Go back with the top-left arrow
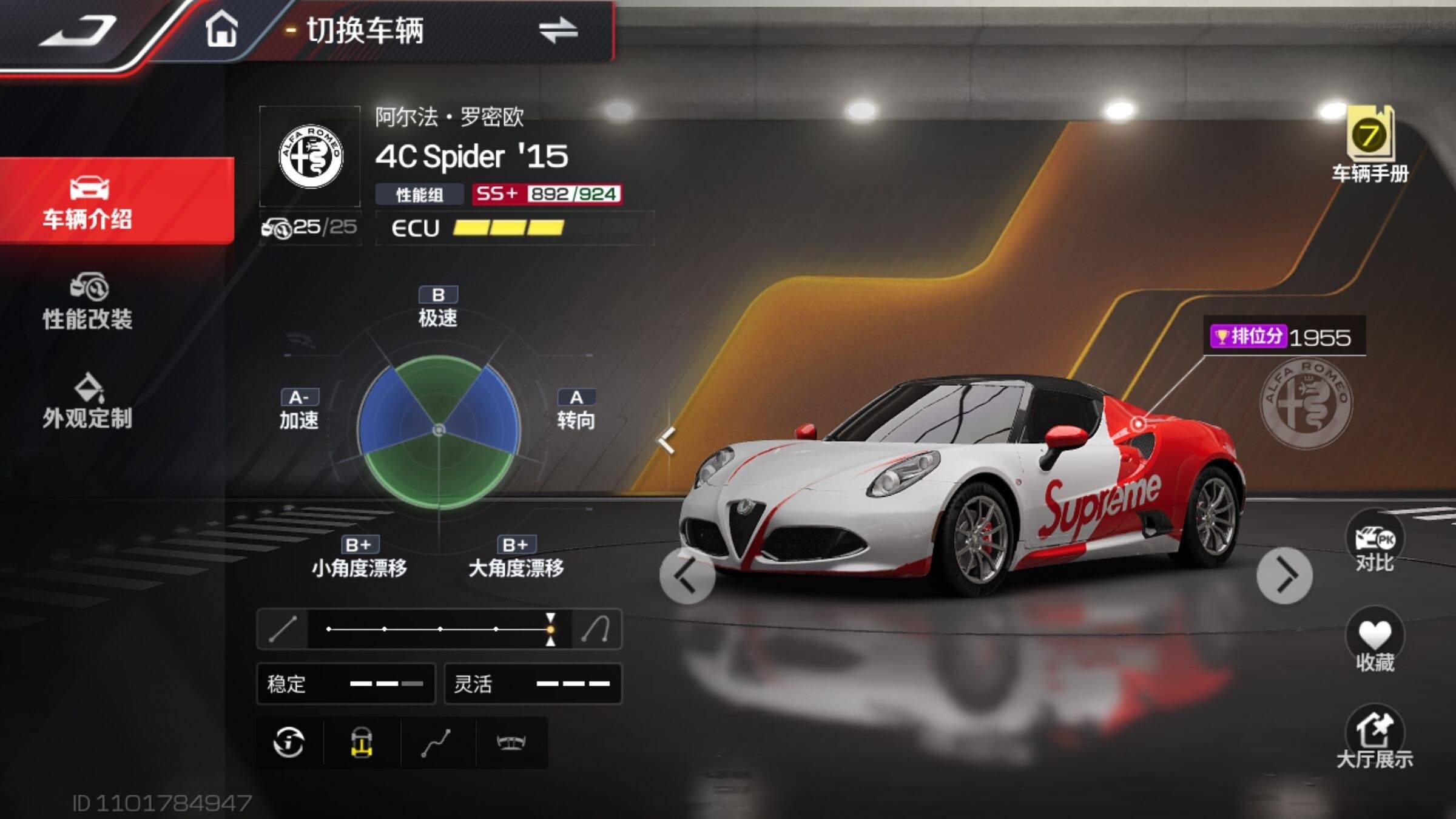The width and height of the screenshot is (1456, 819). pos(79,32)
